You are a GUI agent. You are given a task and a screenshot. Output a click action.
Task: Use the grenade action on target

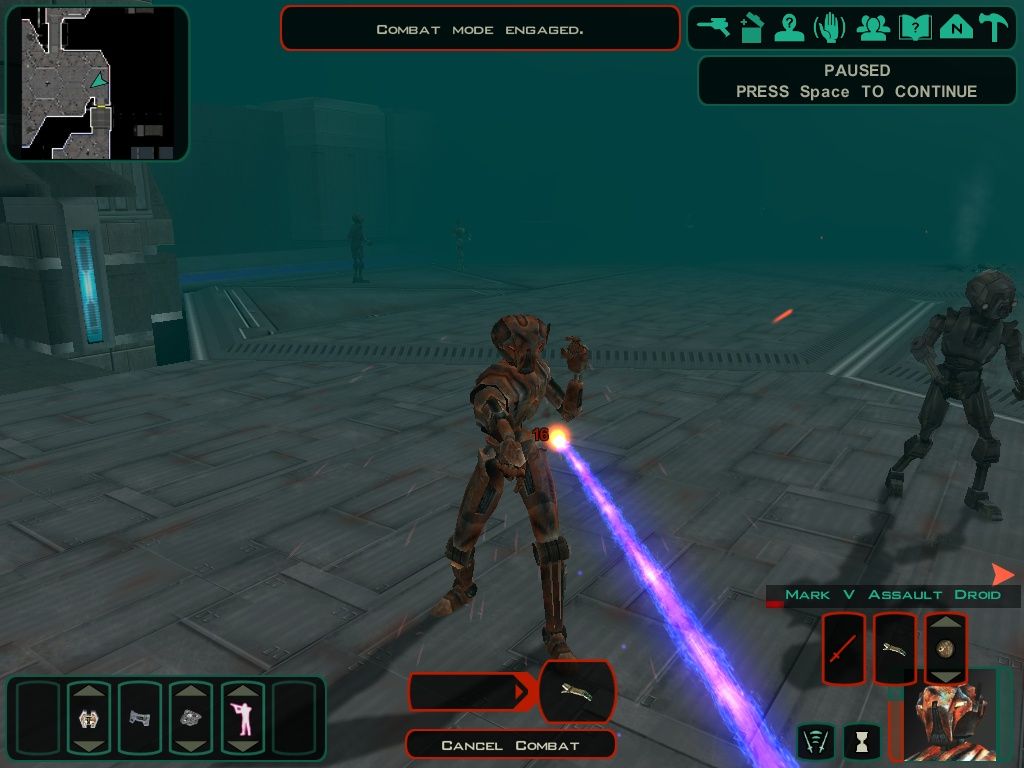(x=946, y=649)
